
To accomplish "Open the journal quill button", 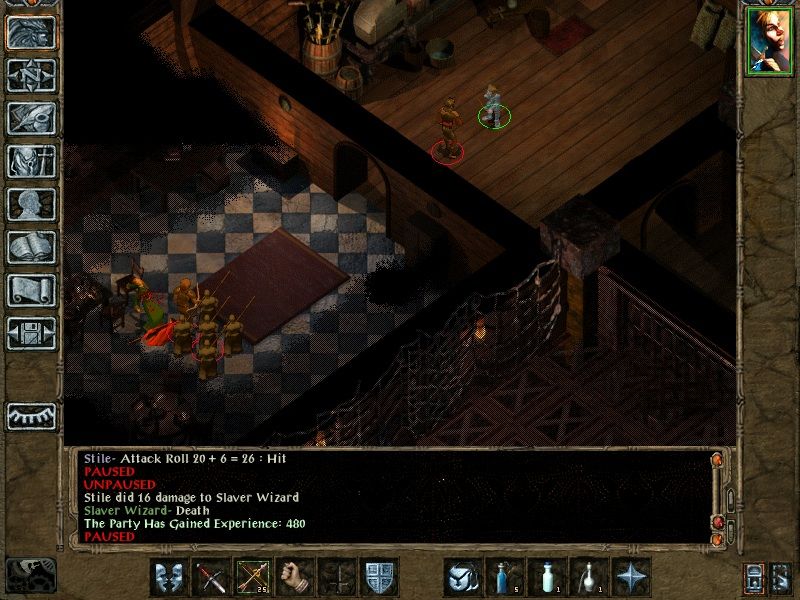I will tap(31, 118).
